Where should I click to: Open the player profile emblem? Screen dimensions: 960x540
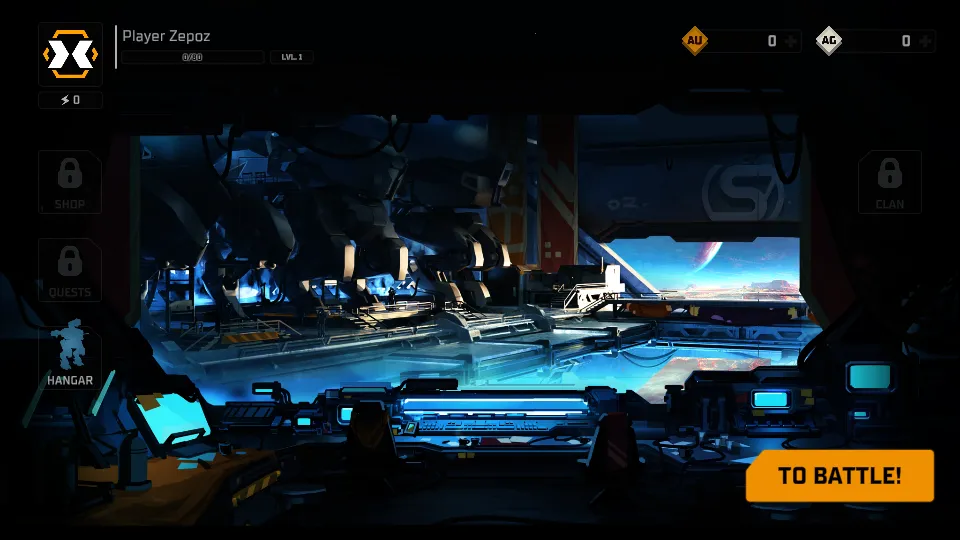[x=70, y=53]
